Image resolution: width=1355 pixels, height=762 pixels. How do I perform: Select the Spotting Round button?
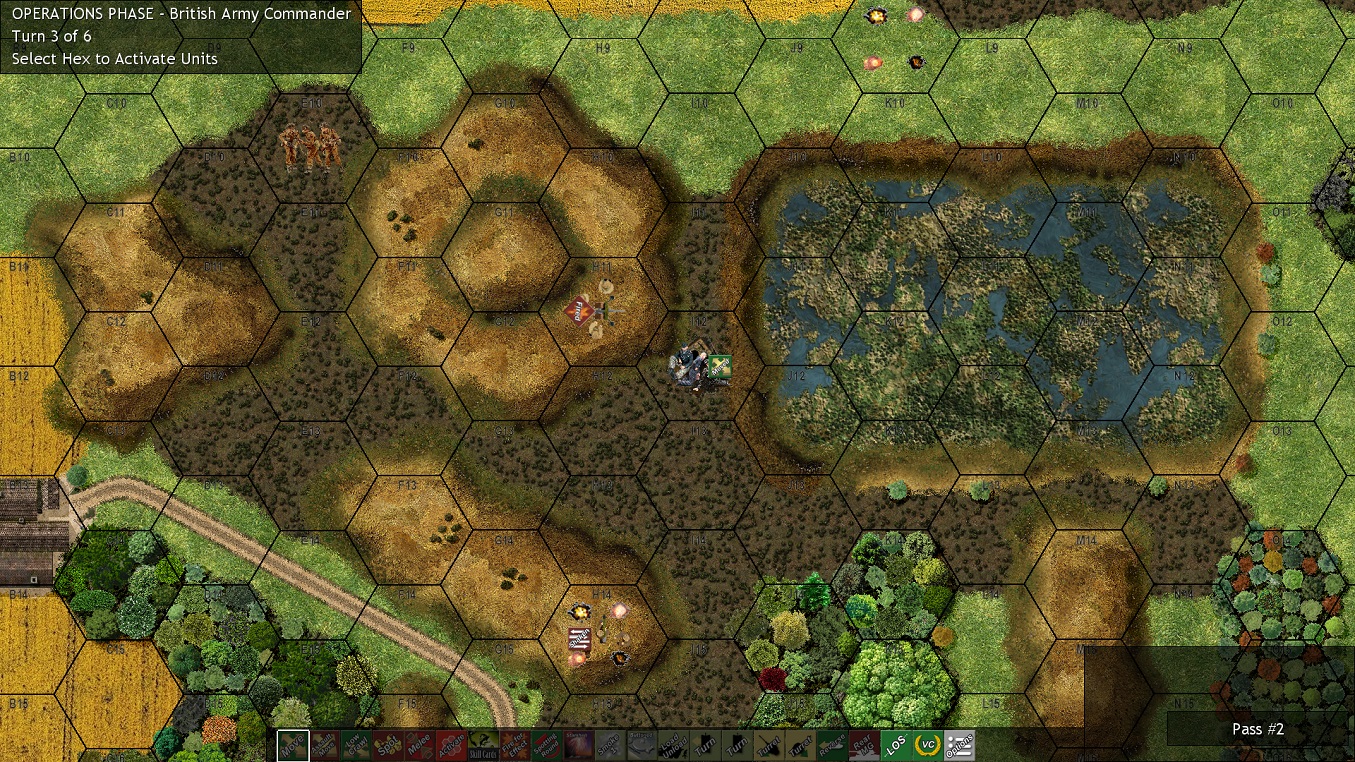(546, 746)
